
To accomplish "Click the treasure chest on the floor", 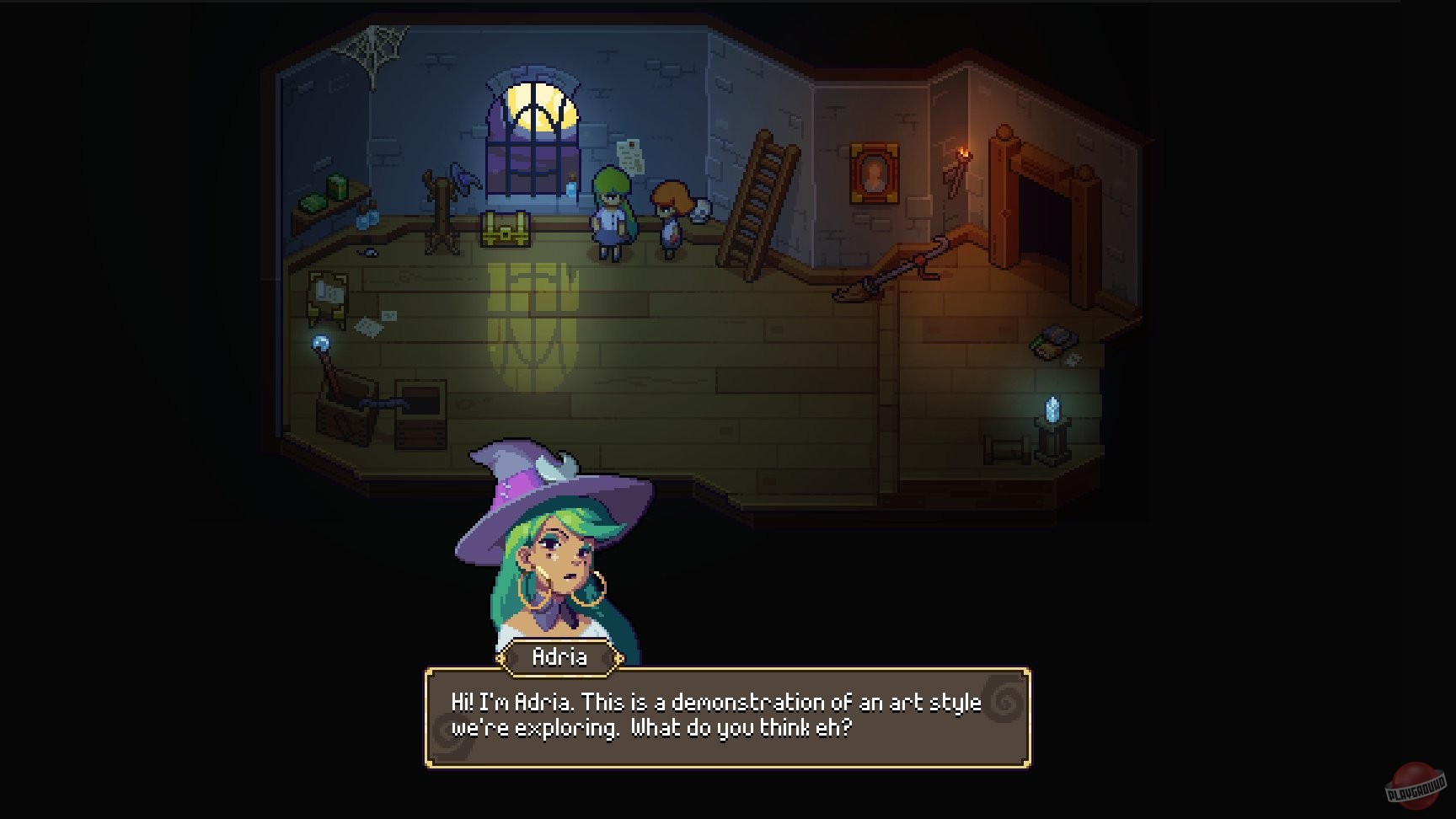I will (x=504, y=229).
